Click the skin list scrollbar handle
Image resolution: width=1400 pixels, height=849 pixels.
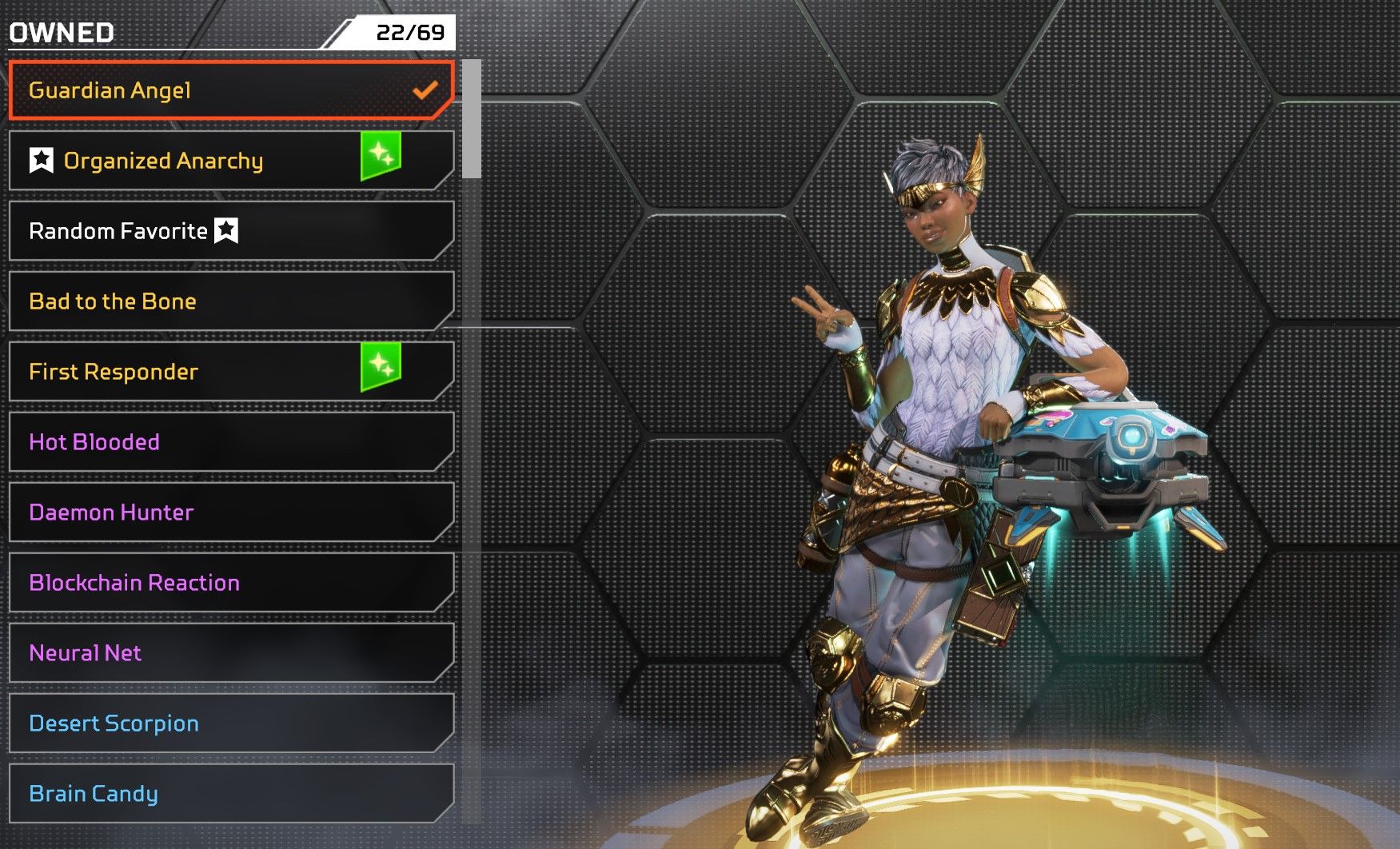tap(472, 119)
